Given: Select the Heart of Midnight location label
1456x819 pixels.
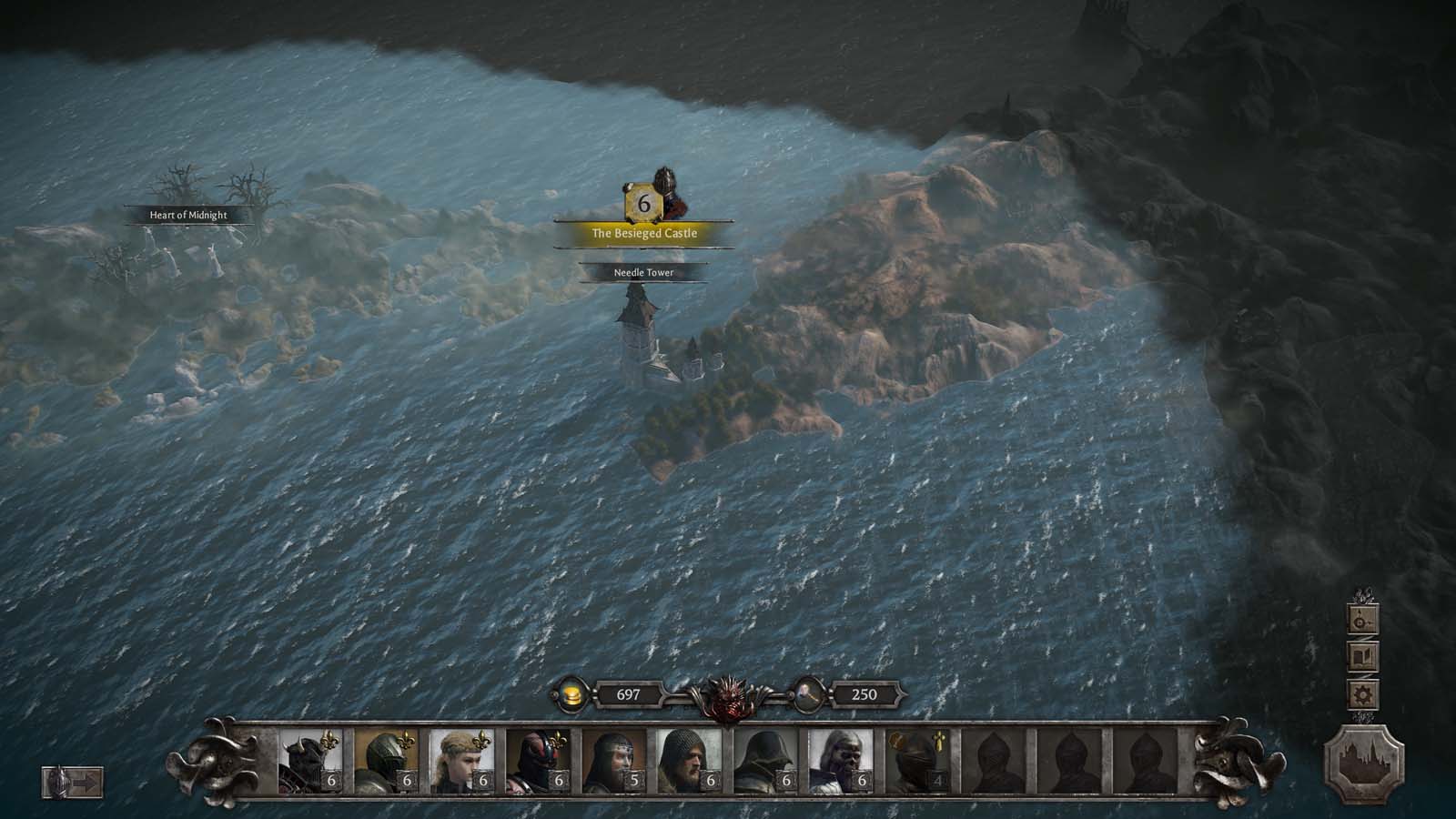Looking at the screenshot, I should [x=188, y=216].
